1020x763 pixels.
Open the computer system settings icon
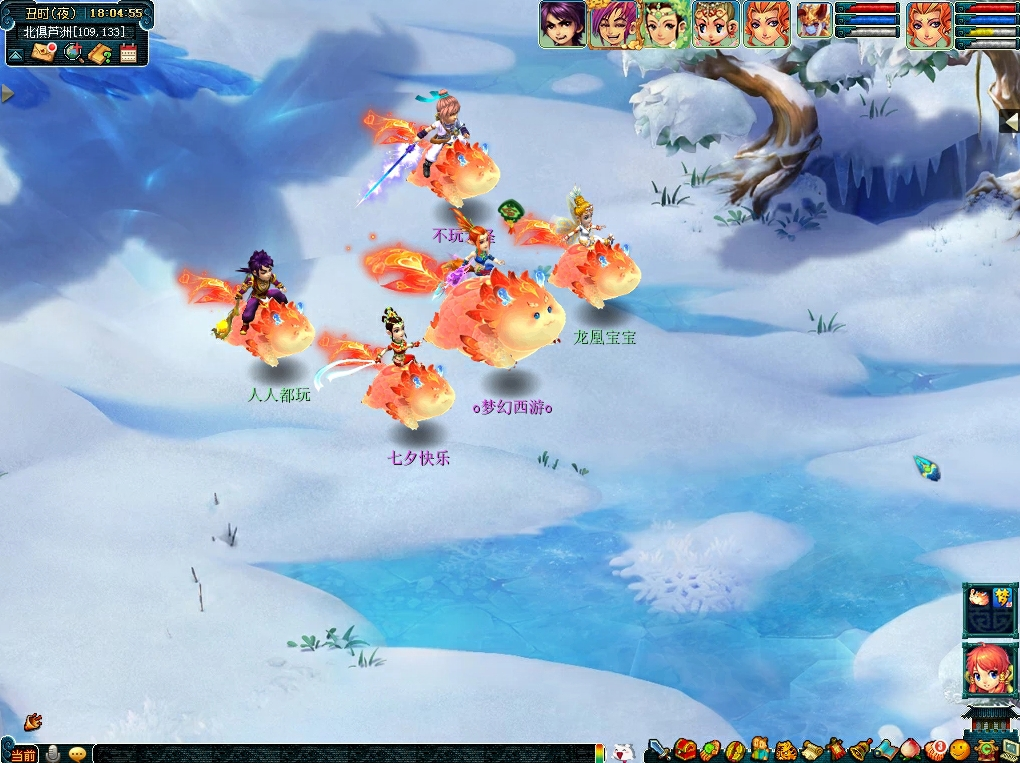(x=1008, y=749)
